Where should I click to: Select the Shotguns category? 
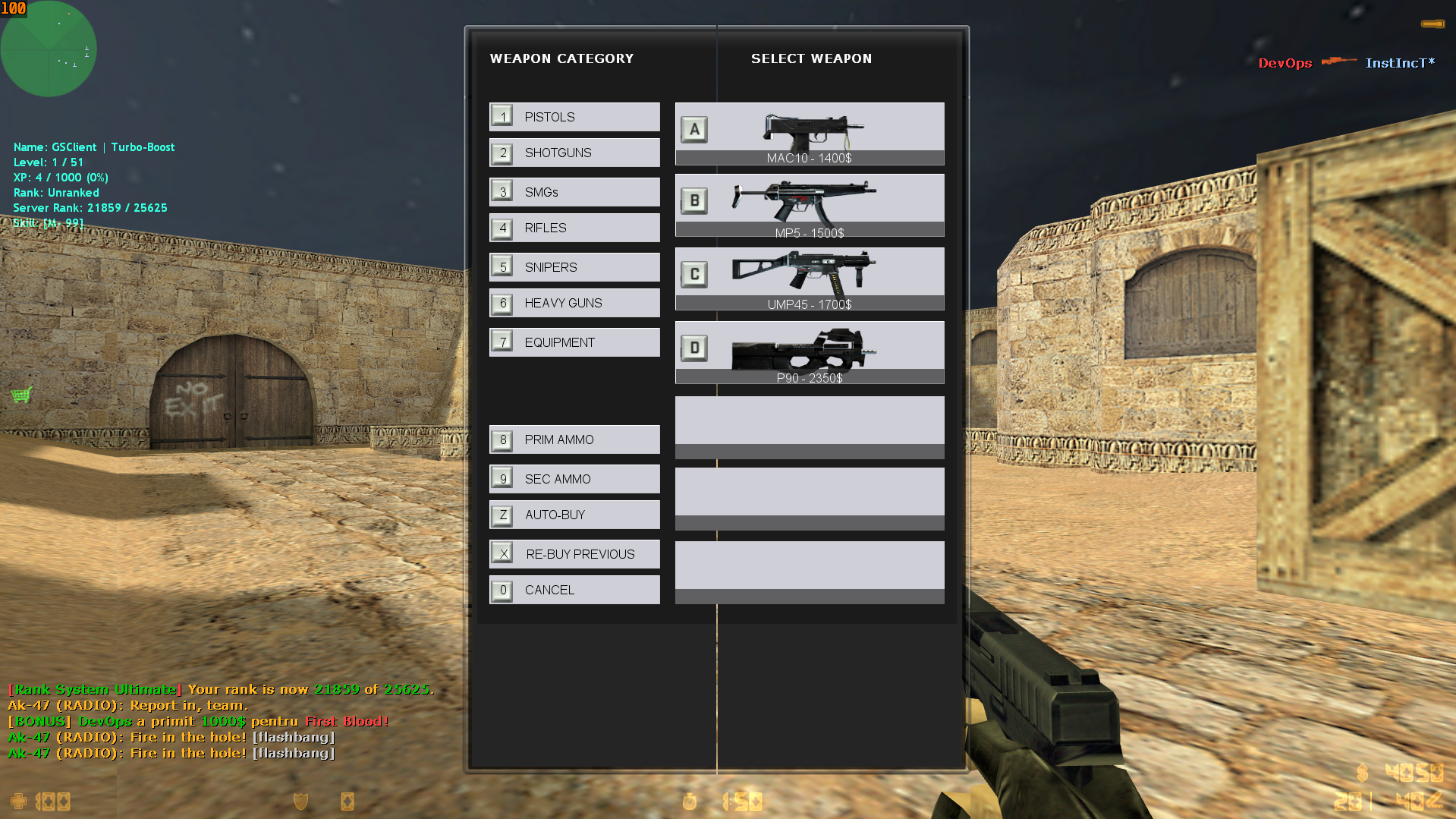(x=574, y=153)
